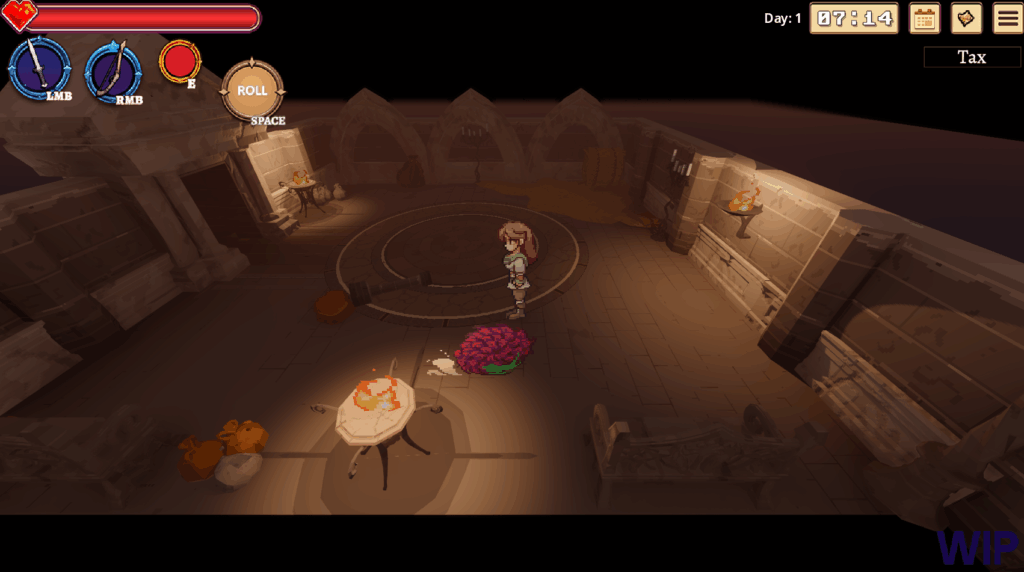Select the sword weapon icon

coord(39,68)
